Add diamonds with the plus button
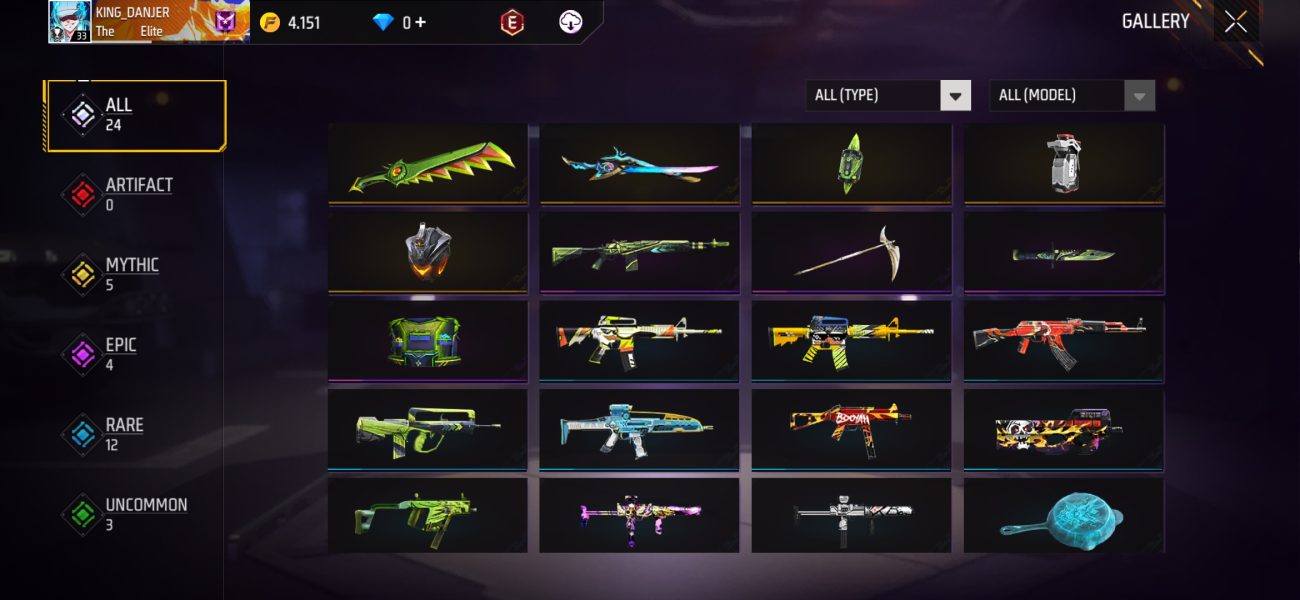Image resolution: width=1300 pixels, height=600 pixels. [420, 22]
